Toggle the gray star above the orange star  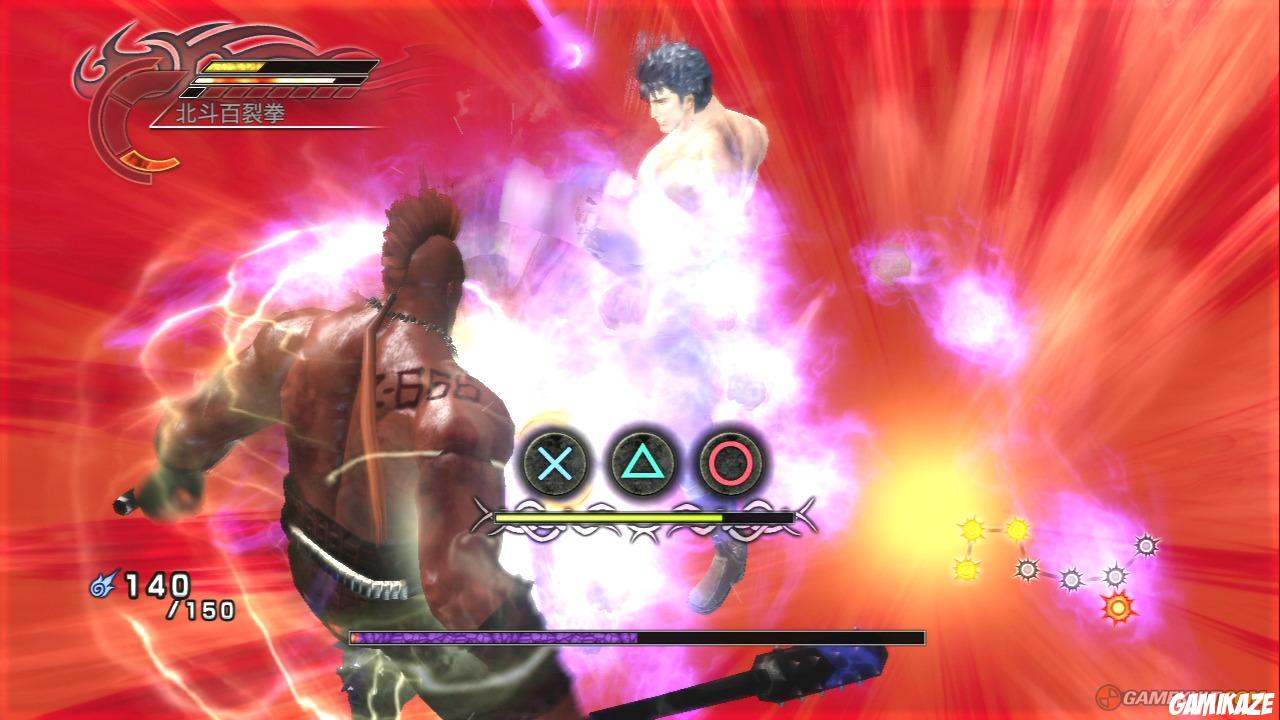click(x=1114, y=576)
